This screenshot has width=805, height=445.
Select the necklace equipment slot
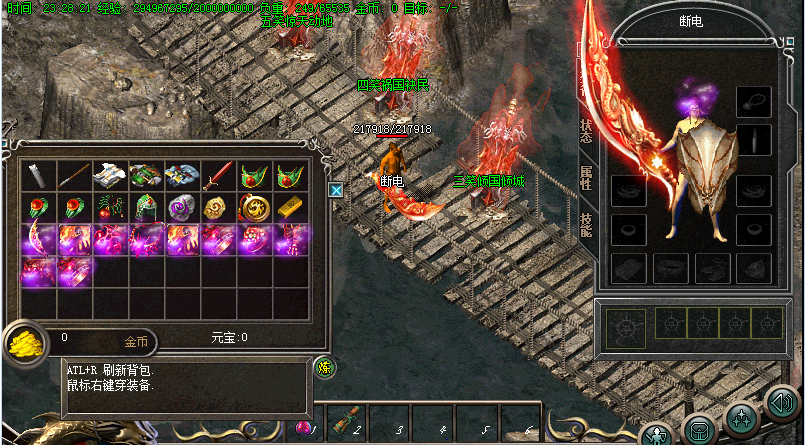click(754, 101)
